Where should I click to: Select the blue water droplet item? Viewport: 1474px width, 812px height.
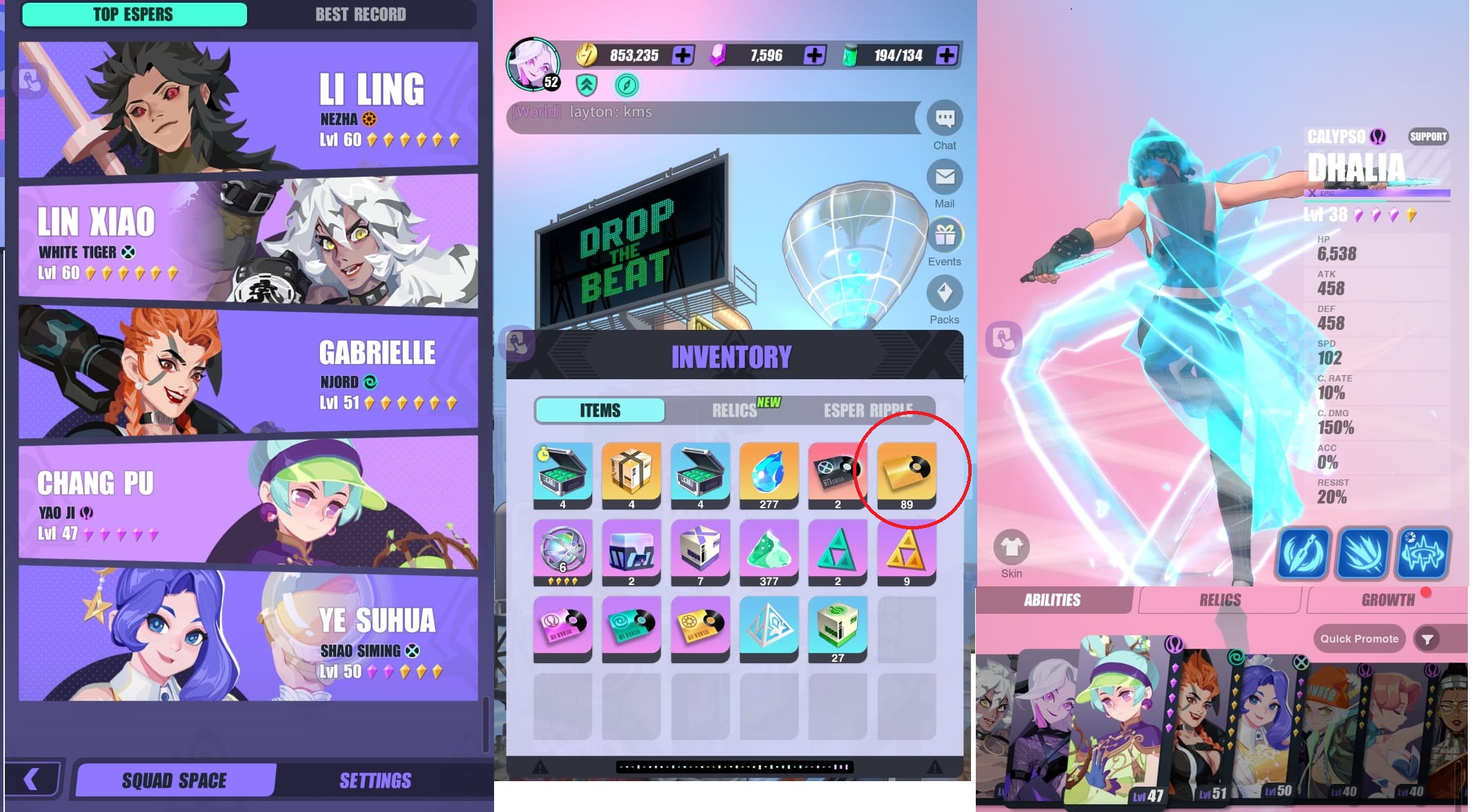(769, 472)
